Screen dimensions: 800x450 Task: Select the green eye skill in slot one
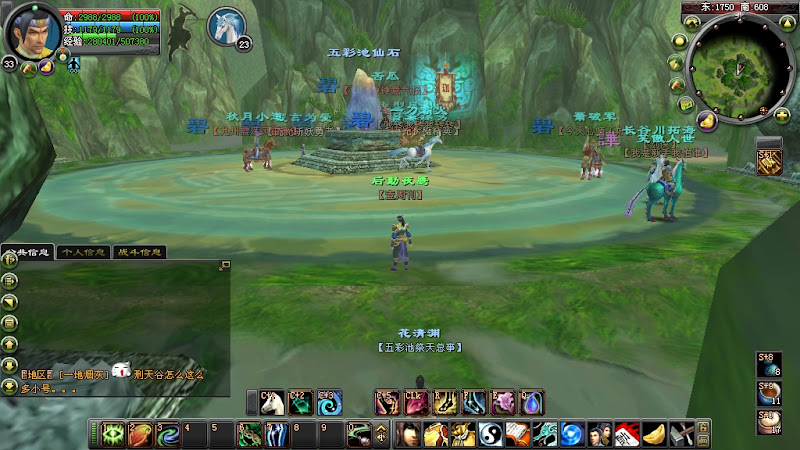113,435
